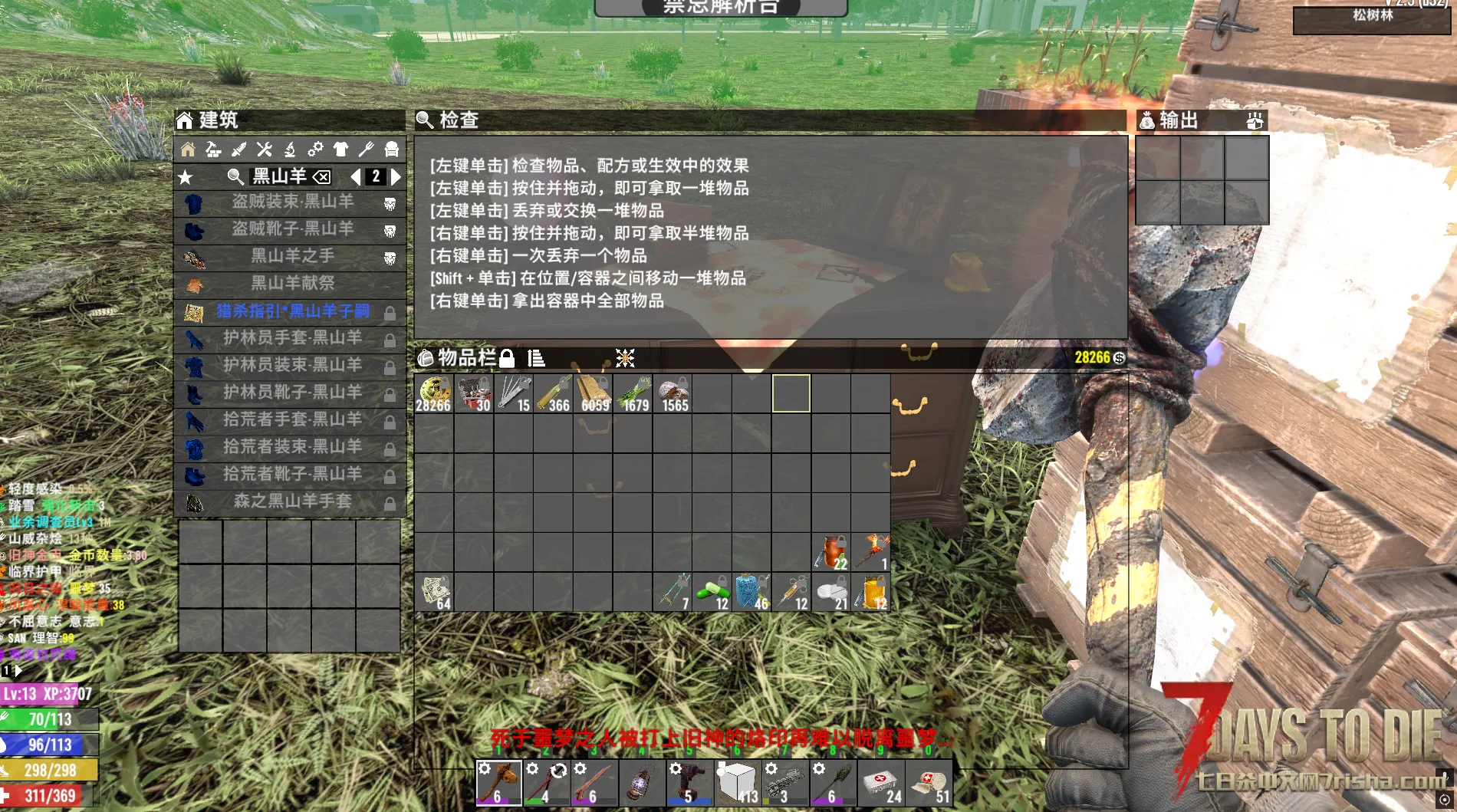Viewport: 1457px width, 812px height.
Task: Select the blue 猎杀指引 recipe row
Action: pyautogui.click(x=291, y=311)
